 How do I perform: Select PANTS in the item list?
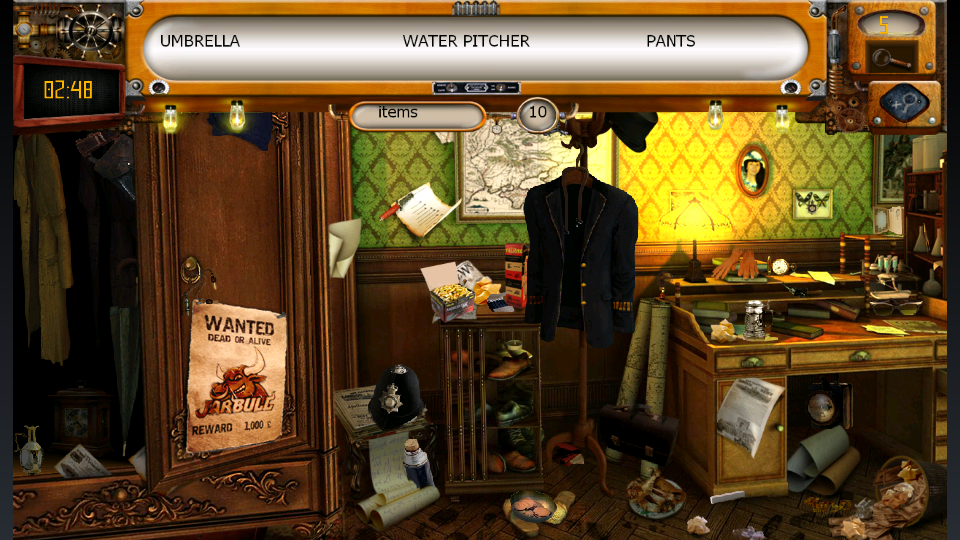(x=670, y=41)
